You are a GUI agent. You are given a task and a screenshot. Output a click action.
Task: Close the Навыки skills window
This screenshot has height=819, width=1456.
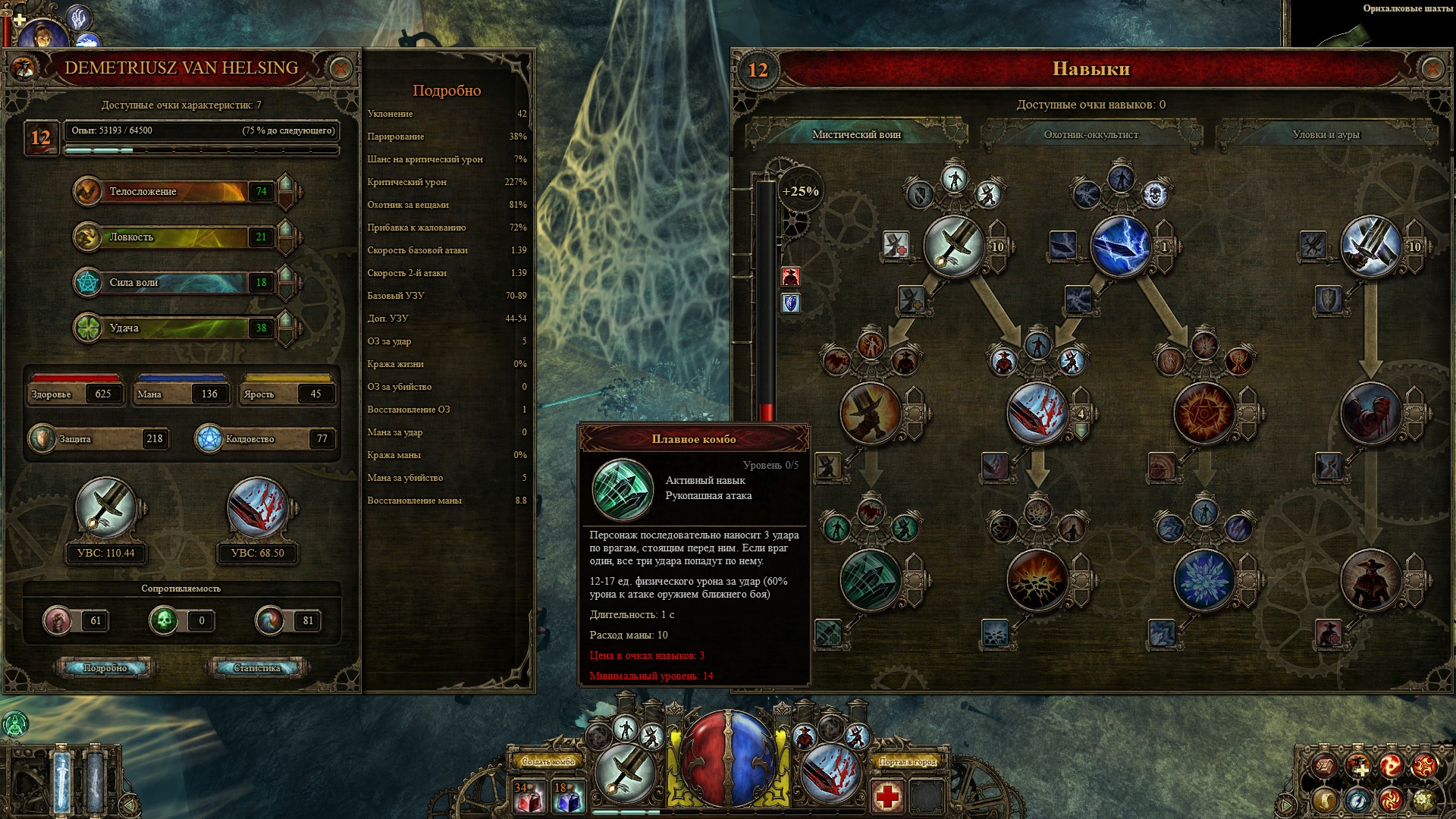pyautogui.click(x=1431, y=70)
